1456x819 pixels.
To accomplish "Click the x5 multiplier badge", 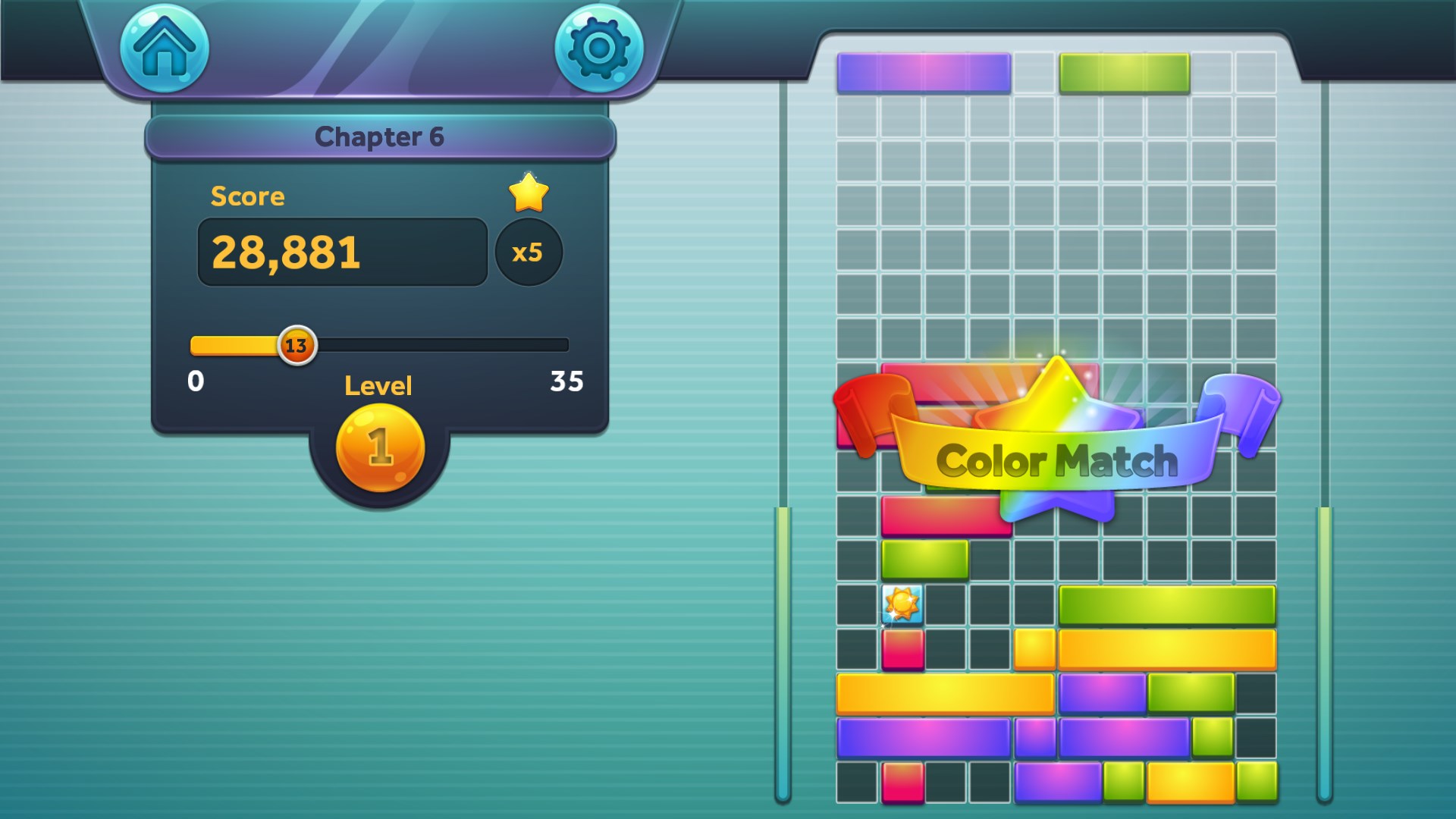I will [529, 254].
